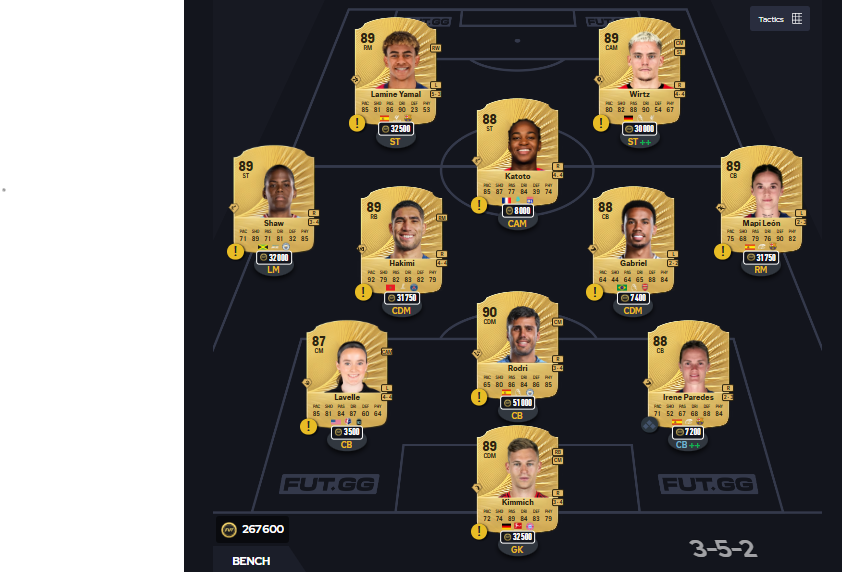The width and height of the screenshot is (842, 572).
Task: Choose the Katoto player card
Action: click(517, 148)
